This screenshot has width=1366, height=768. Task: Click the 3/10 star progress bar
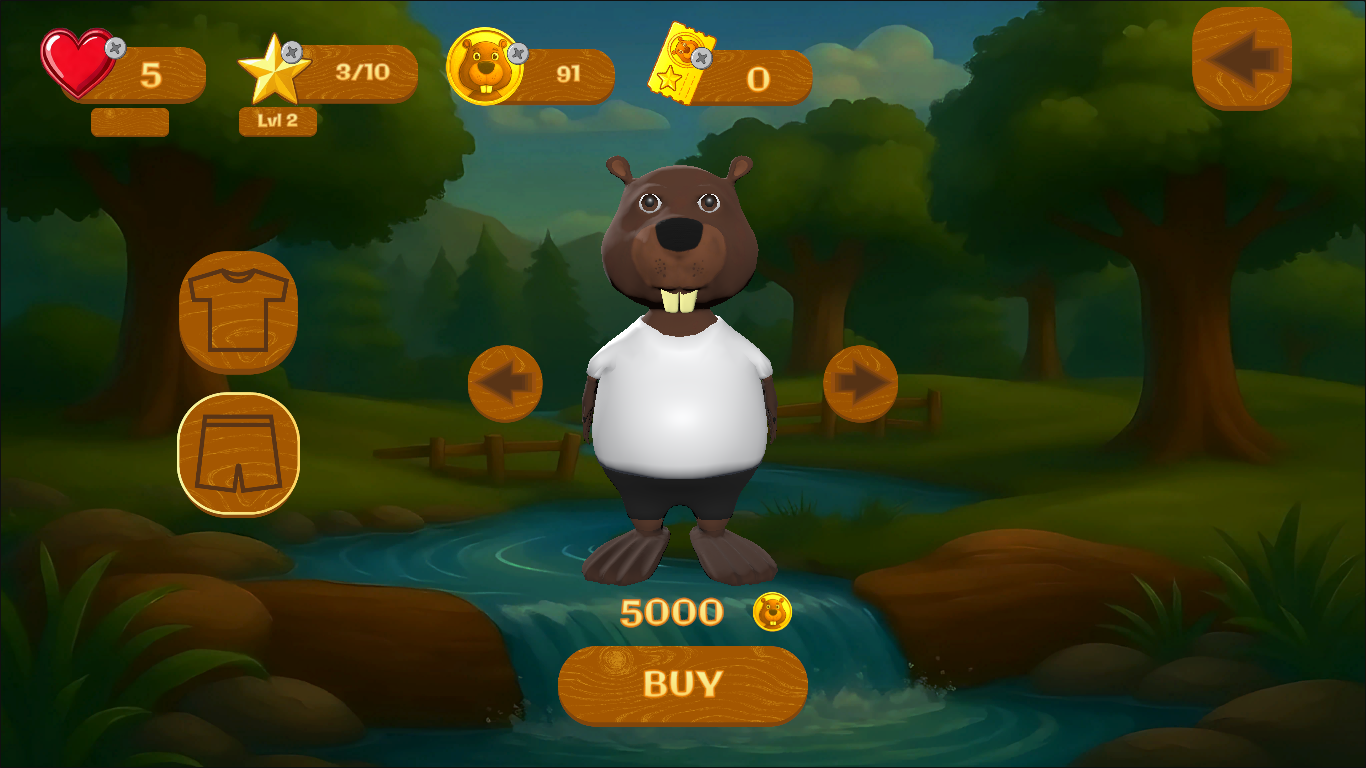pyautogui.click(x=360, y=72)
